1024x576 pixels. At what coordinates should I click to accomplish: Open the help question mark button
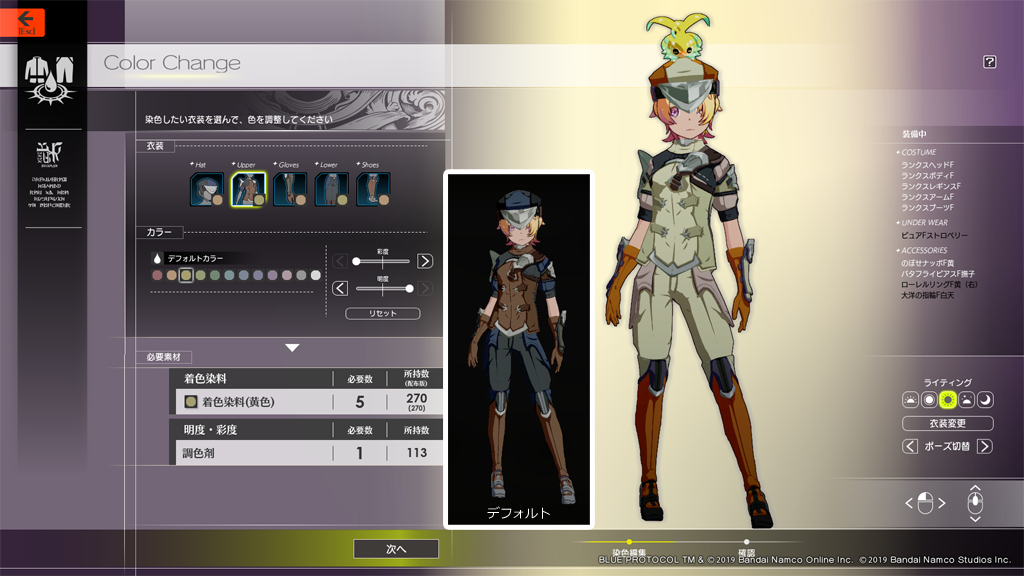tap(989, 62)
